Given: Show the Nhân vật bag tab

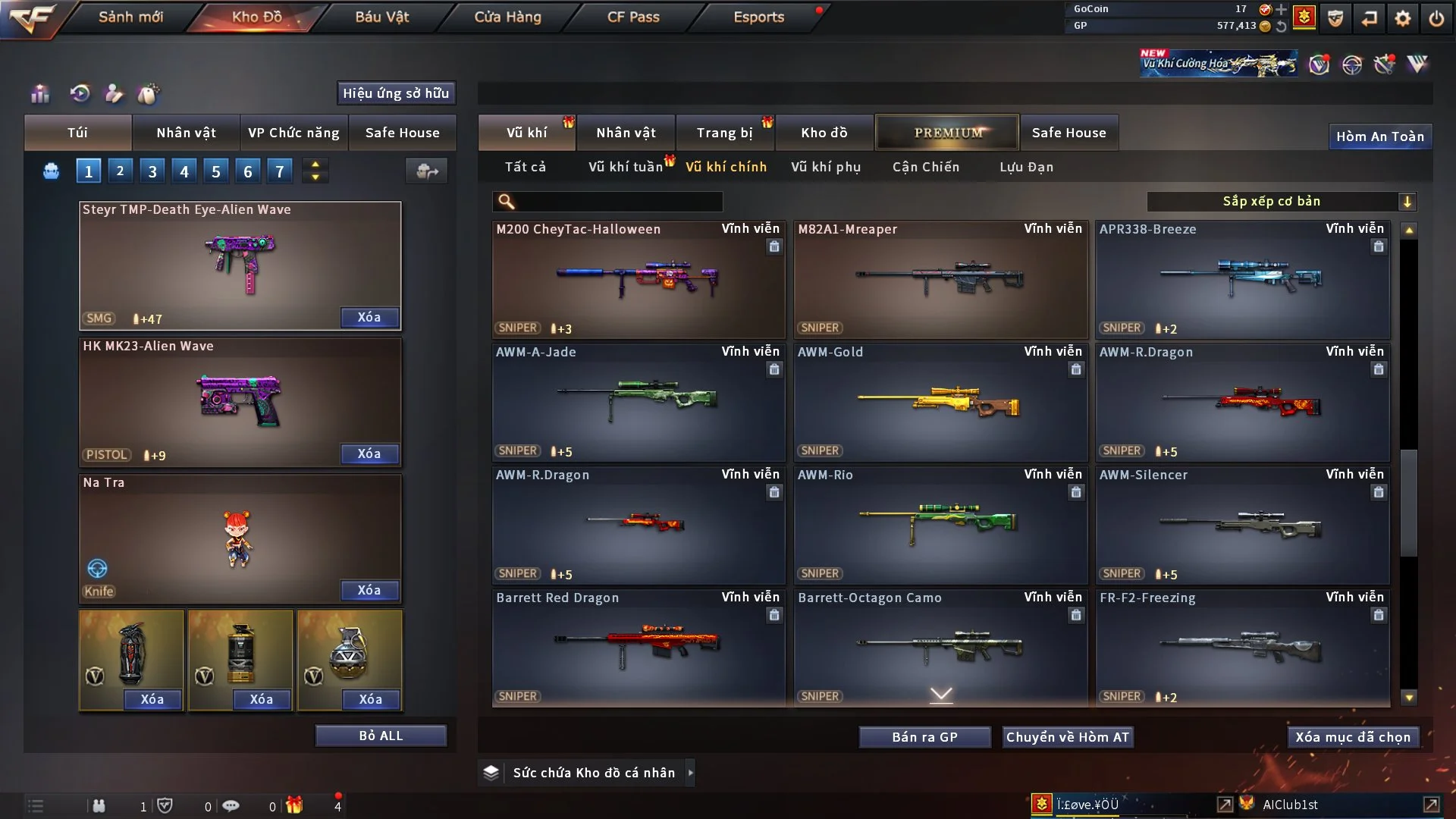Looking at the screenshot, I should 186,133.
